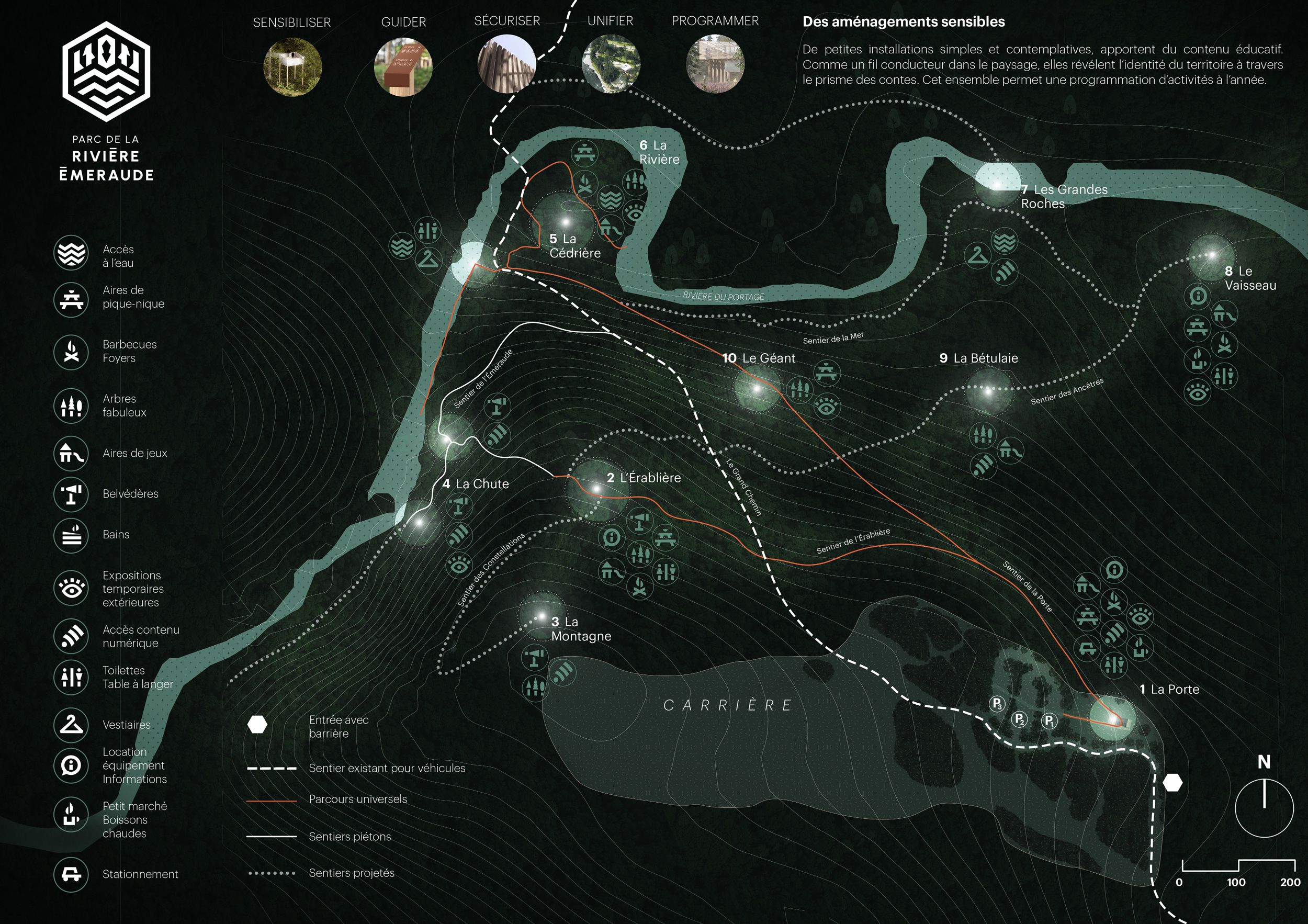The image size is (1308, 924).
Task: Choose the Bains legend entry
Action: [71, 535]
